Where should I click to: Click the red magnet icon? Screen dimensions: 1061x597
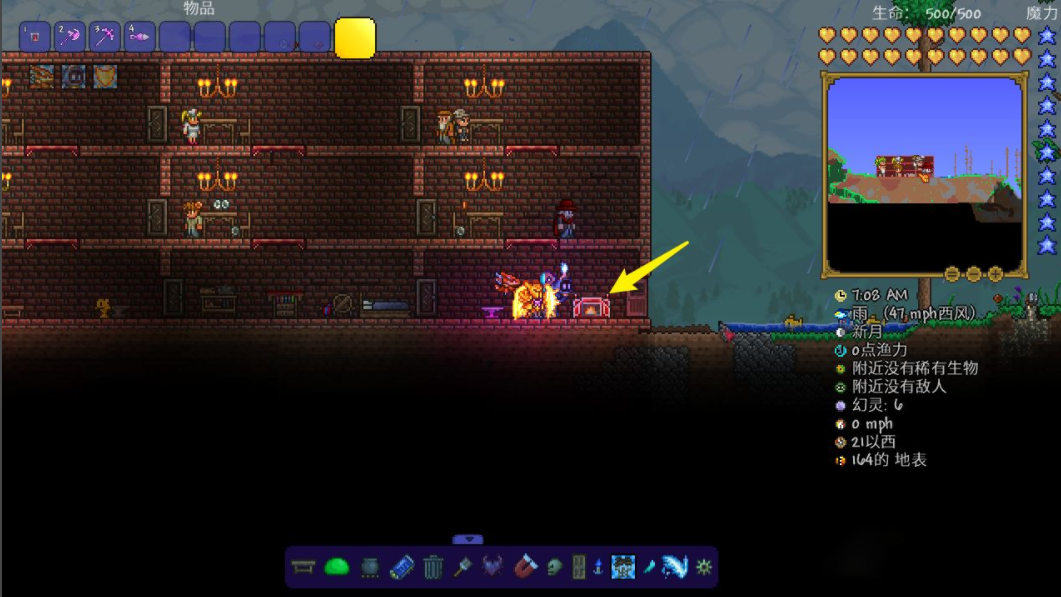(525, 567)
